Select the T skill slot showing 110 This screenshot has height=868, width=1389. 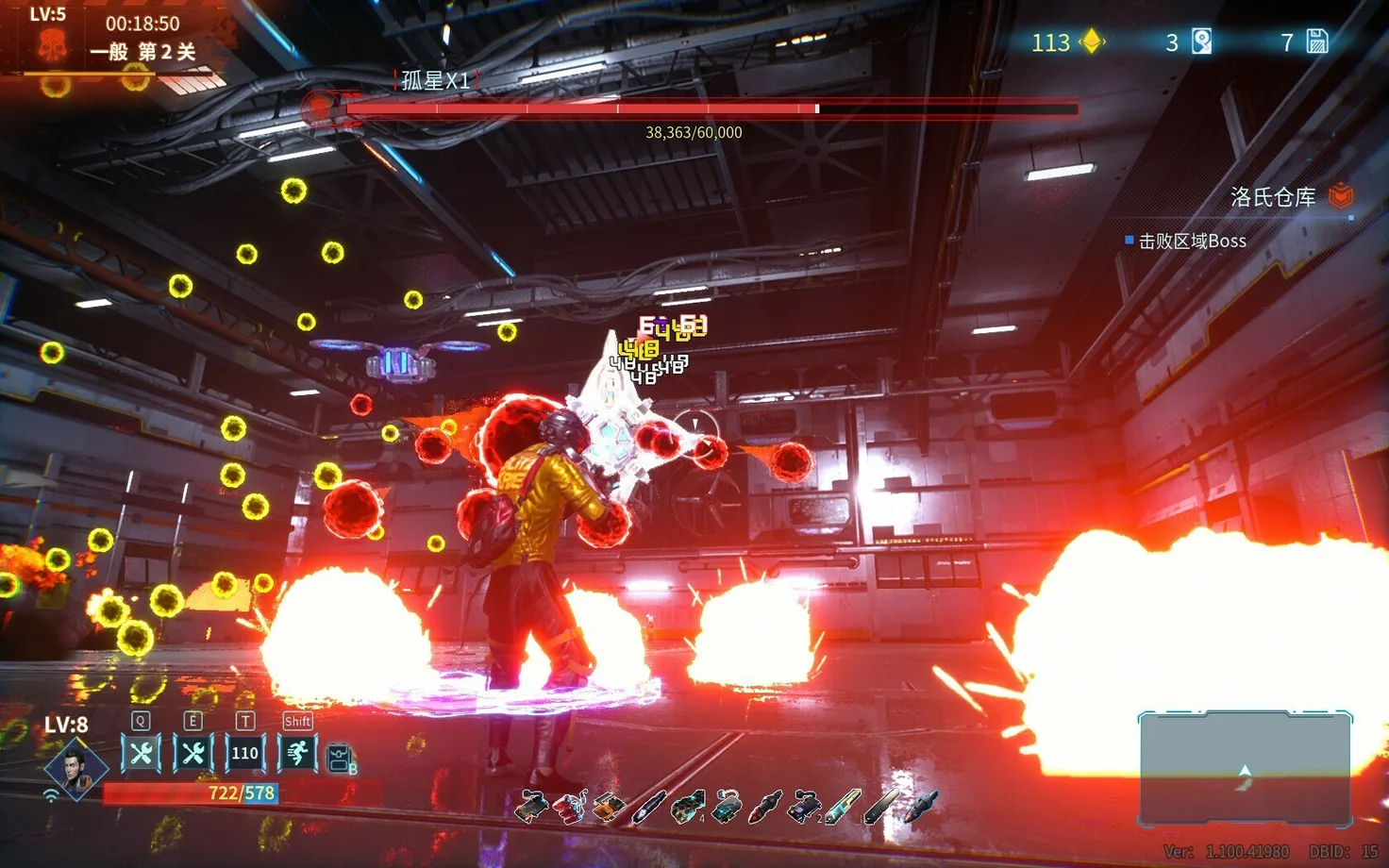click(244, 753)
